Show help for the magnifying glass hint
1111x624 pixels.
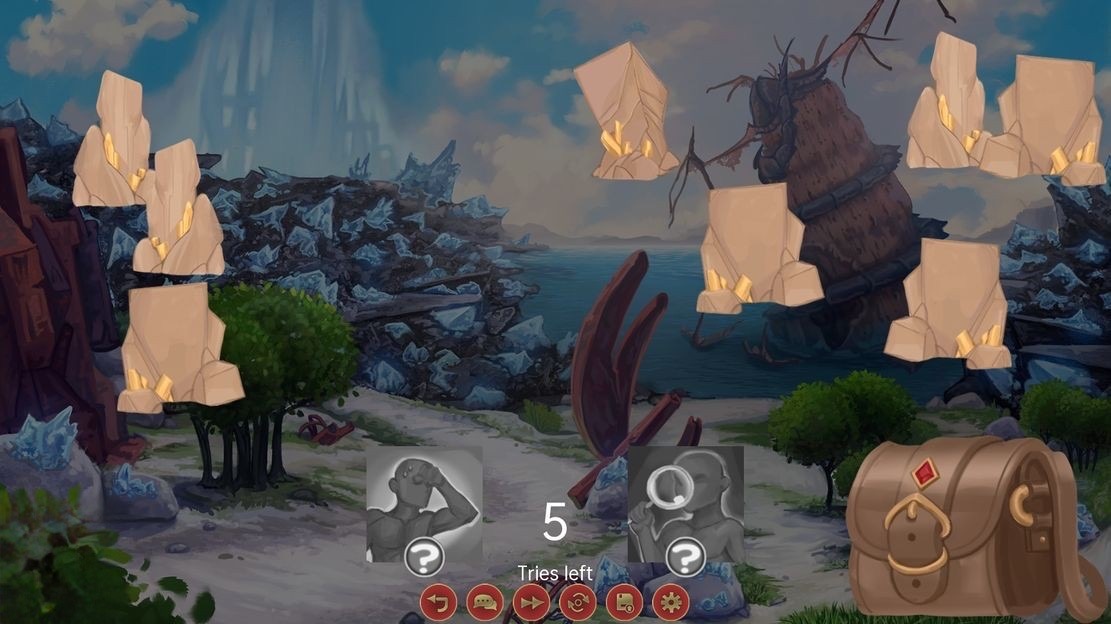point(685,558)
